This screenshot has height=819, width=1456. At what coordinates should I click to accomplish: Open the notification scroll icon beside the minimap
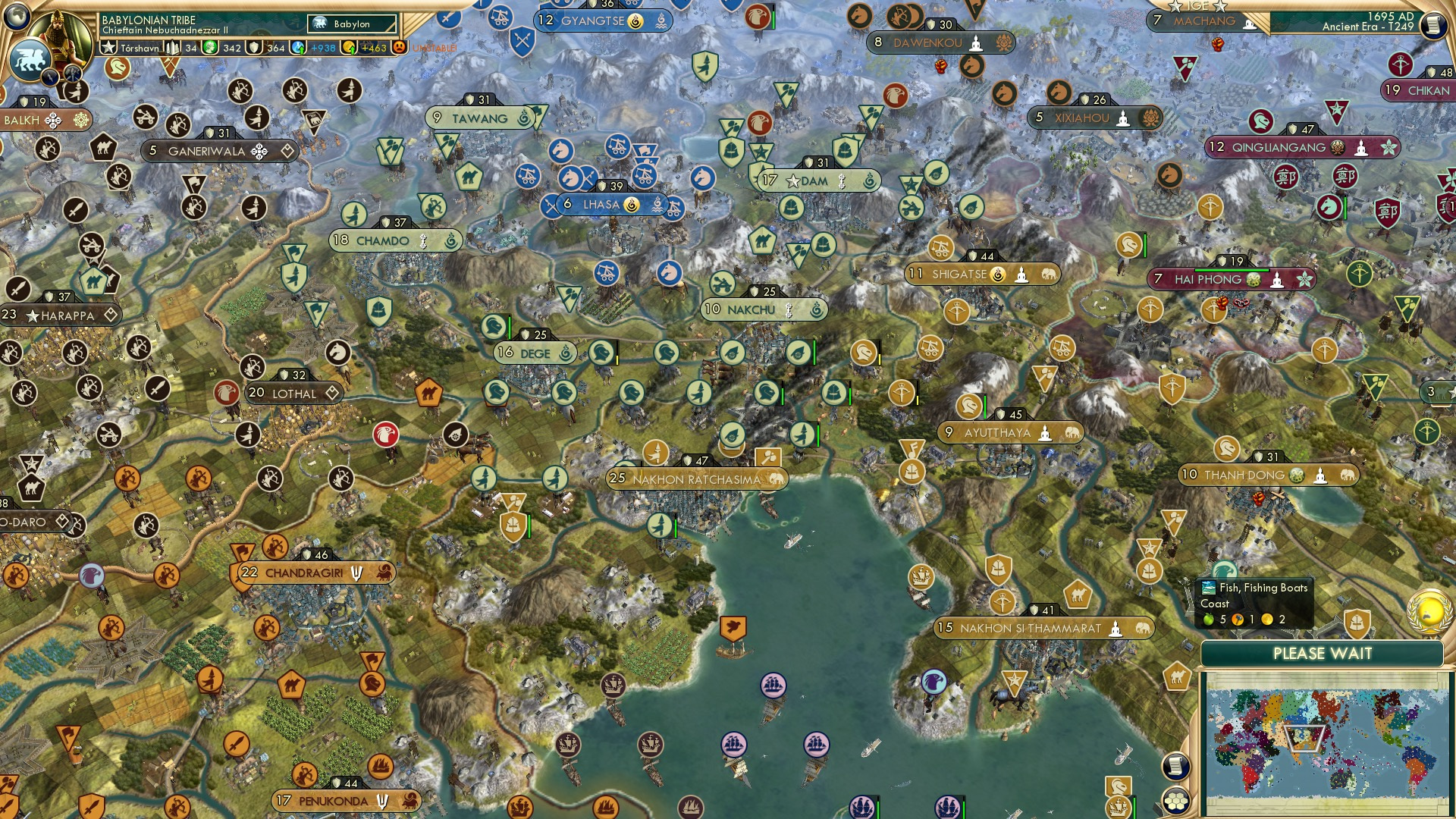click(x=1176, y=764)
